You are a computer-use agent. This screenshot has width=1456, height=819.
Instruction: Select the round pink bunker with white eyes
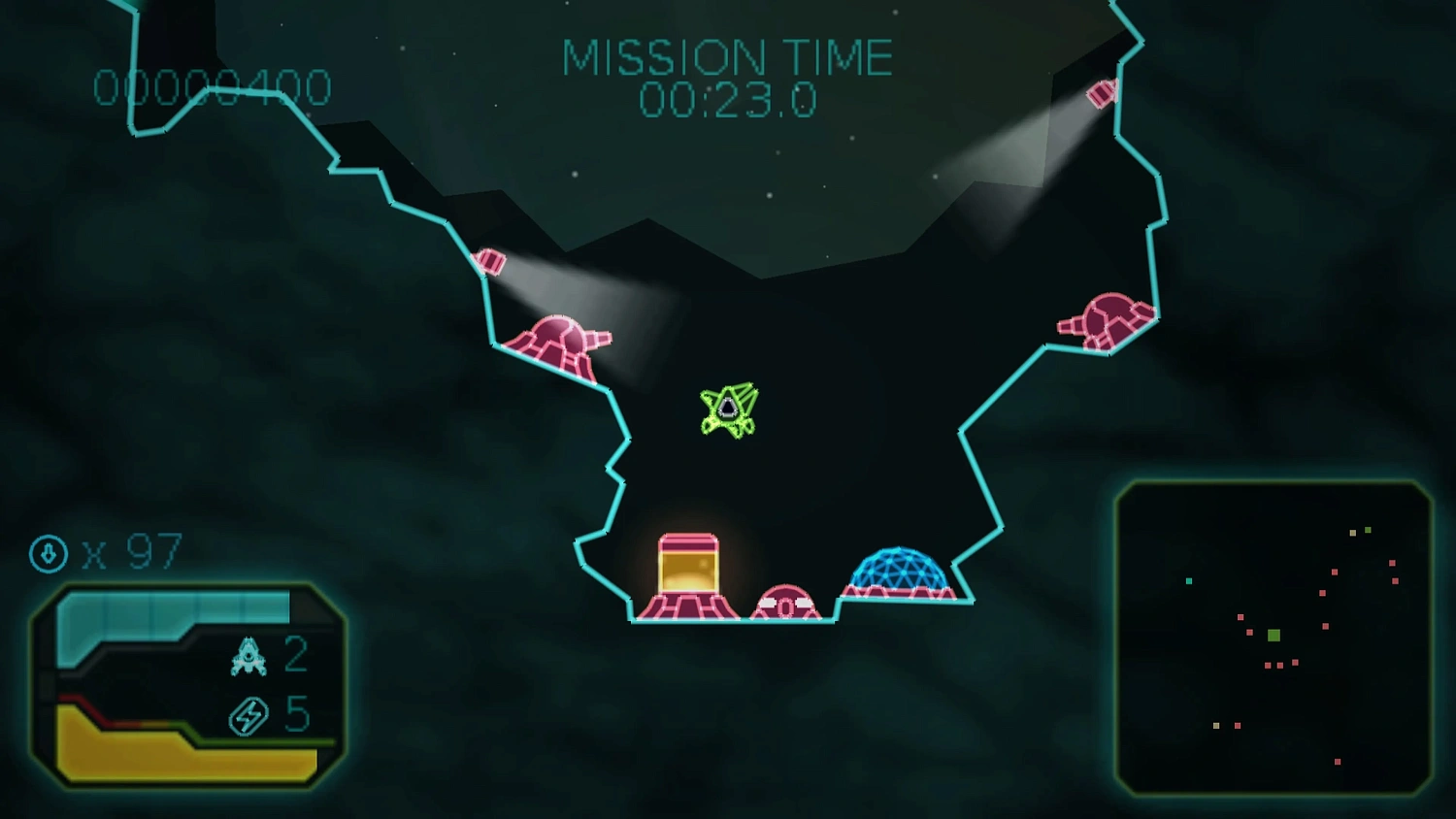point(786,602)
